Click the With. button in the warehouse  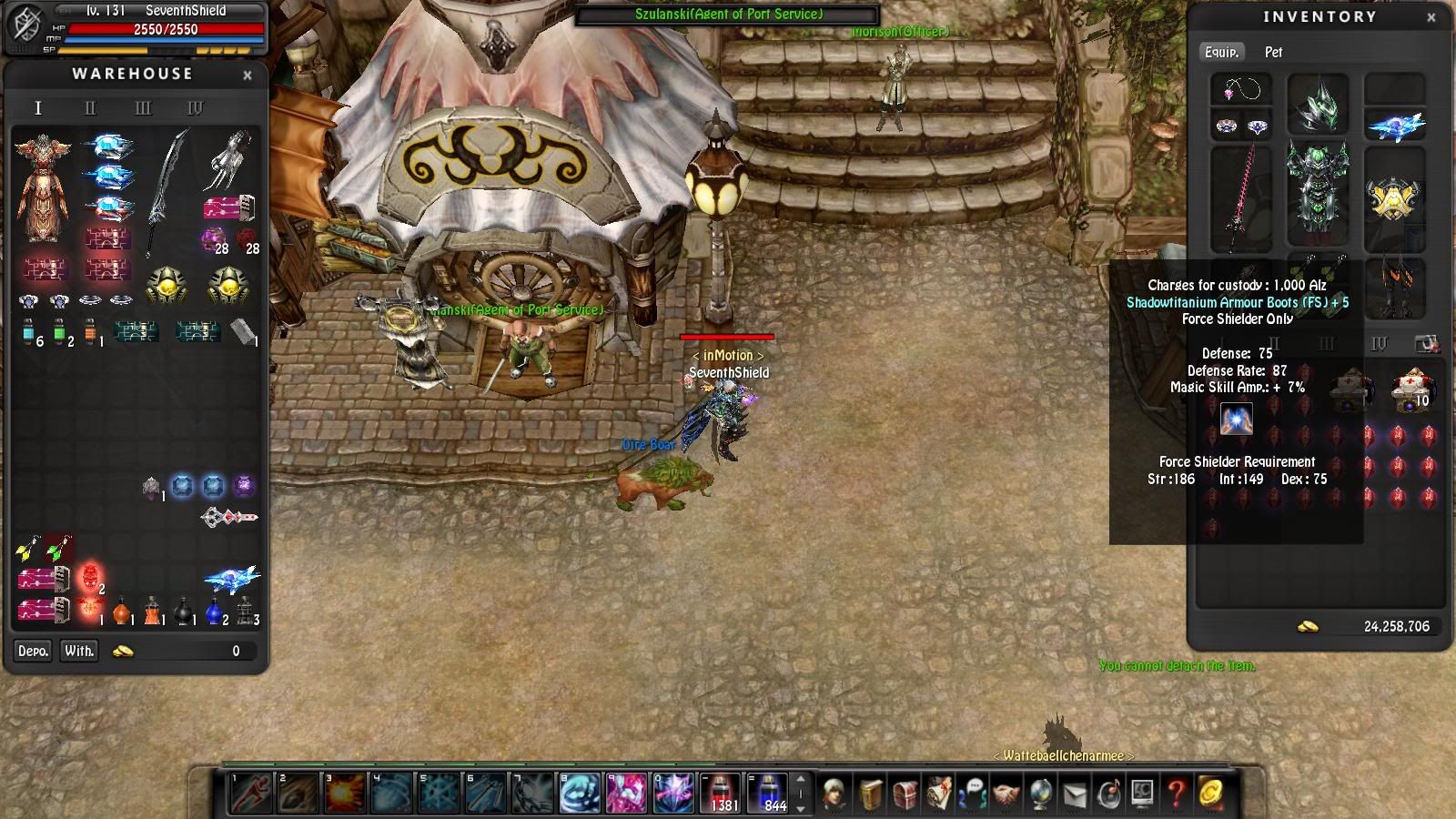click(79, 651)
